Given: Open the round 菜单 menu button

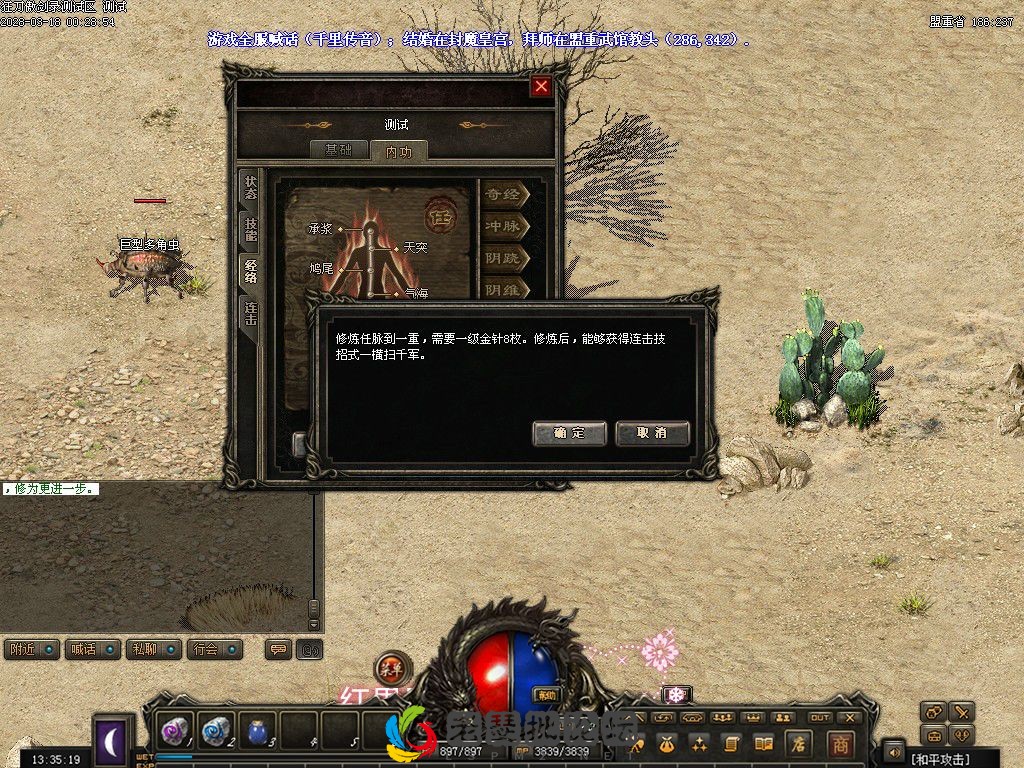Looking at the screenshot, I should tap(392, 668).
